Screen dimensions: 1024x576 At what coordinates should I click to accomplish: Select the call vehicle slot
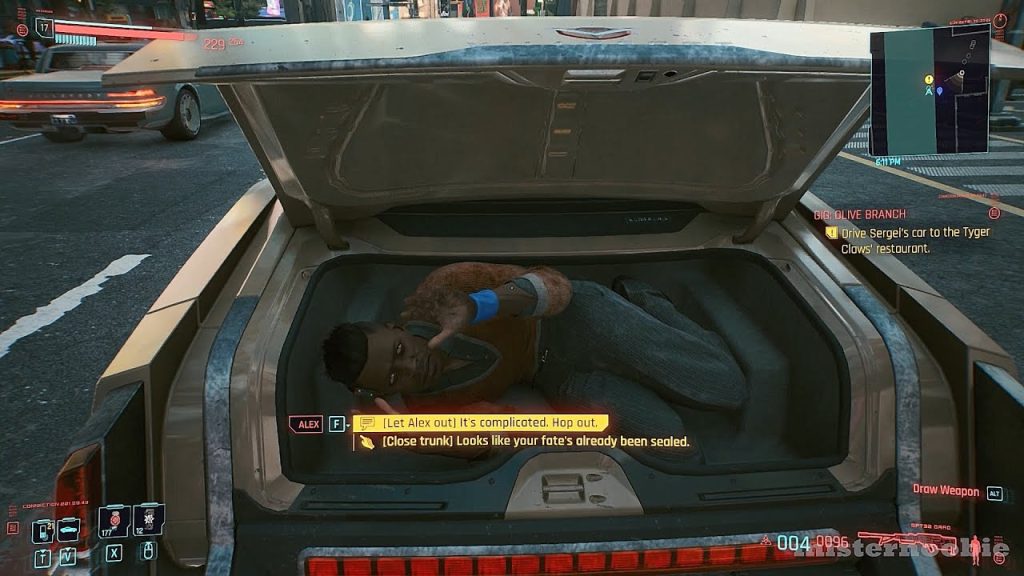68,530
